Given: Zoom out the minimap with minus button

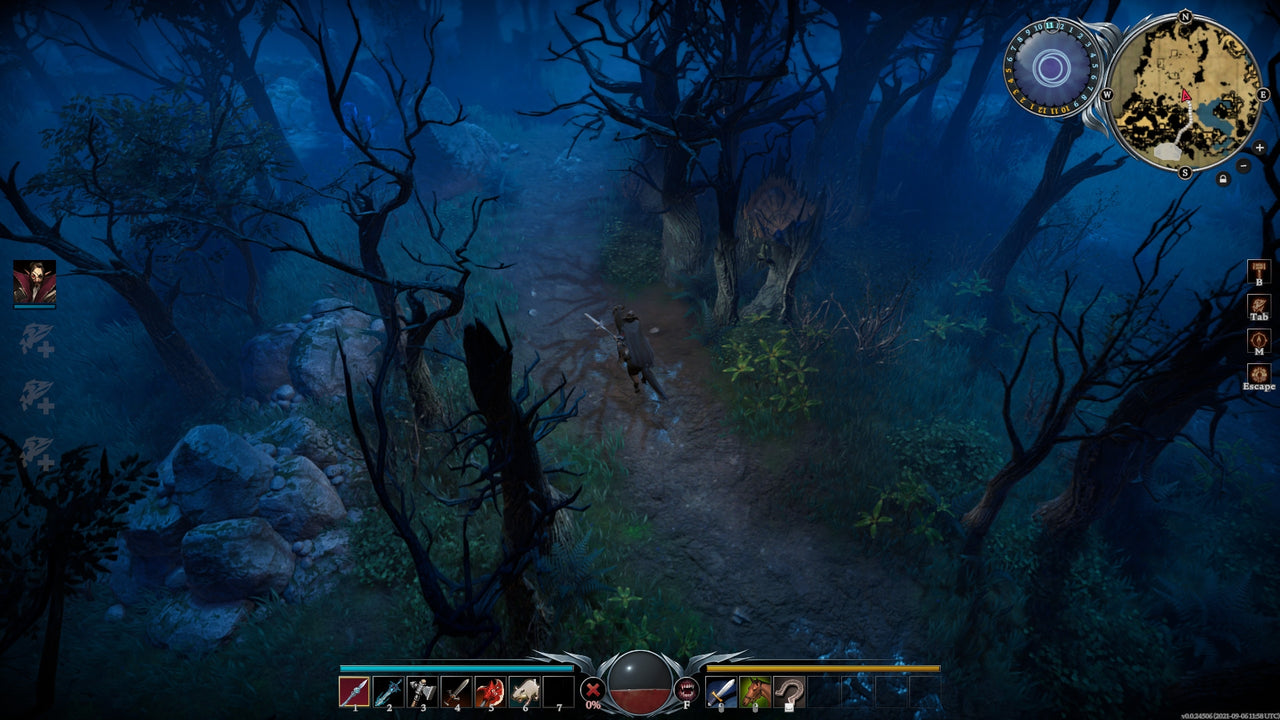Looking at the screenshot, I should 1243,166.
